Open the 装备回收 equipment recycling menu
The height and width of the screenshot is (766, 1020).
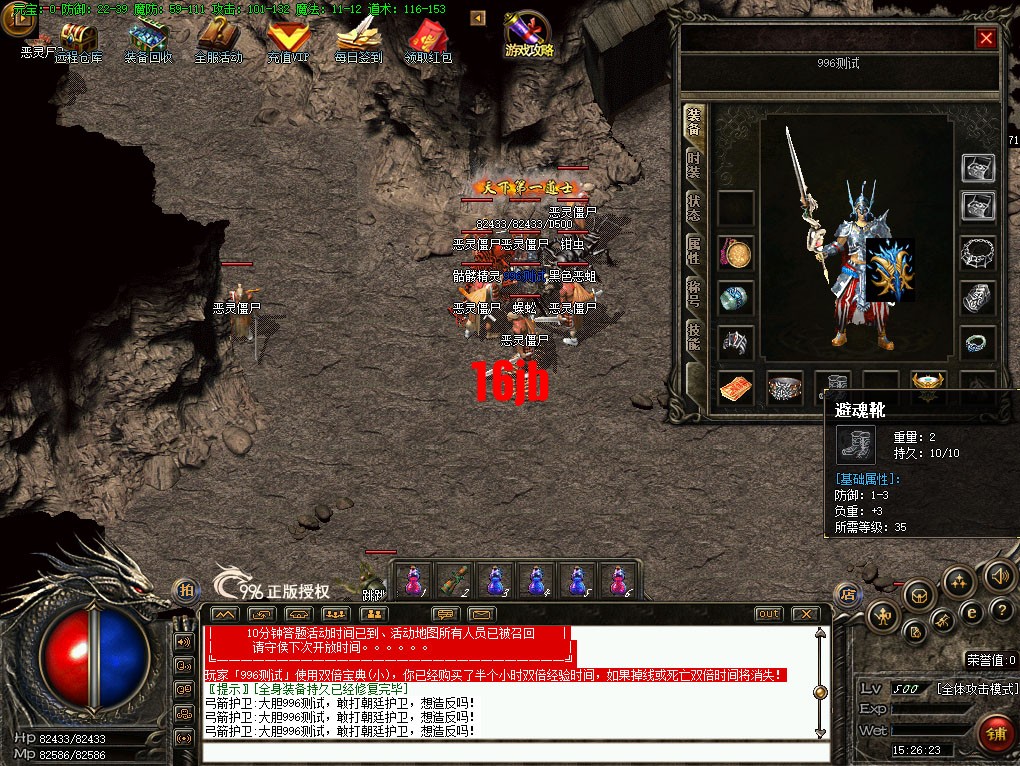point(148,43)
